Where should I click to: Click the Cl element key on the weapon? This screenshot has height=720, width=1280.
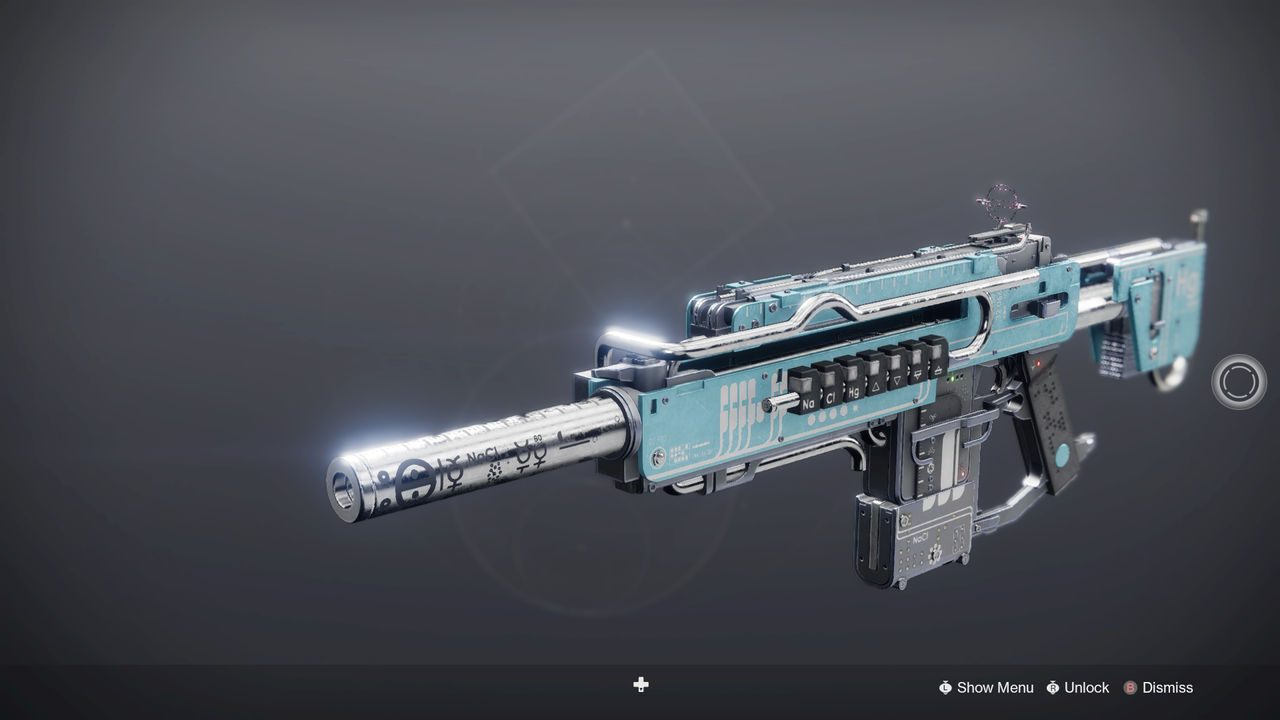click(x=830, y=398)
